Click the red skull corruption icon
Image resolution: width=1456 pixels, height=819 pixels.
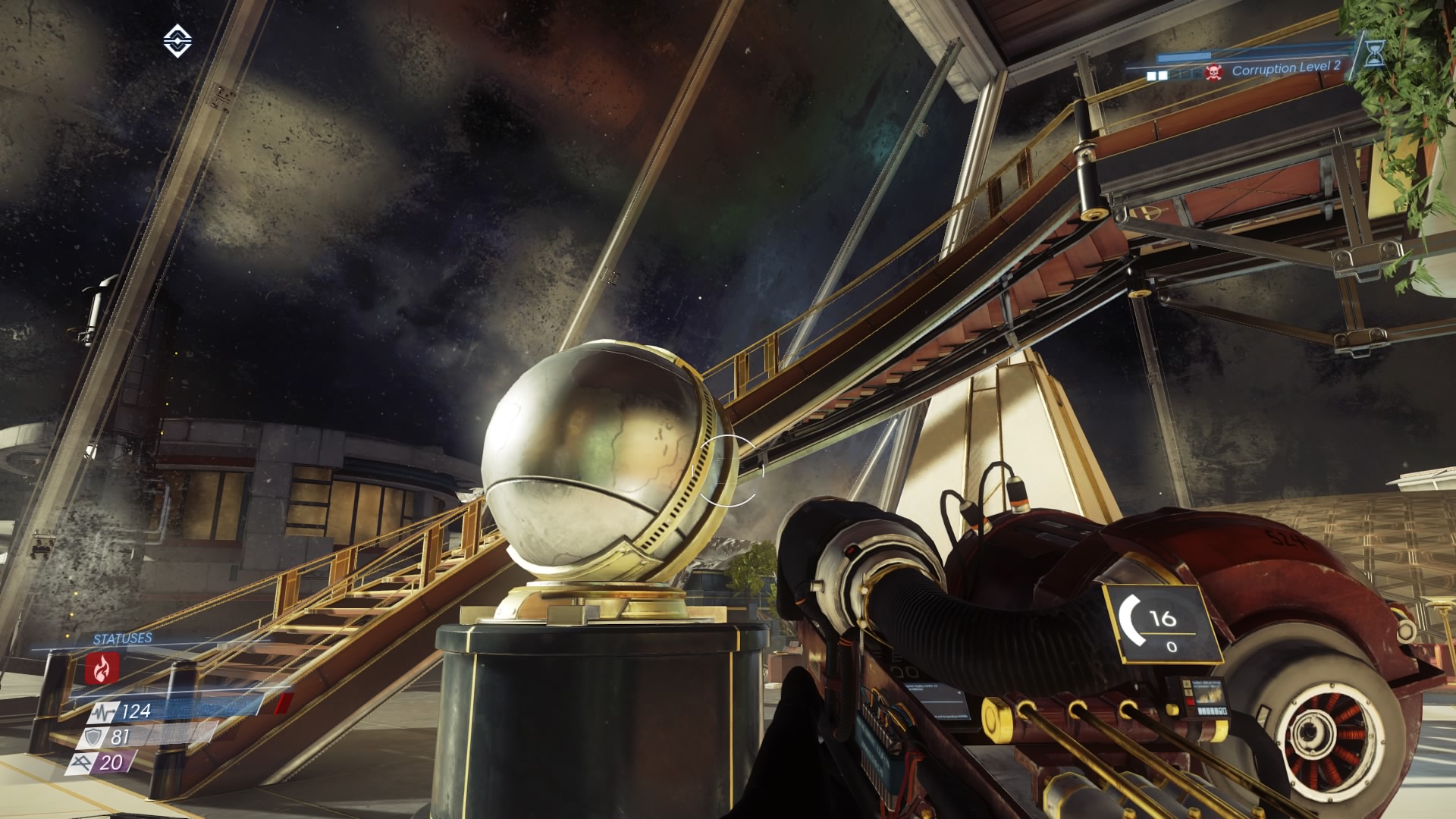click(x=1213, y=73)
